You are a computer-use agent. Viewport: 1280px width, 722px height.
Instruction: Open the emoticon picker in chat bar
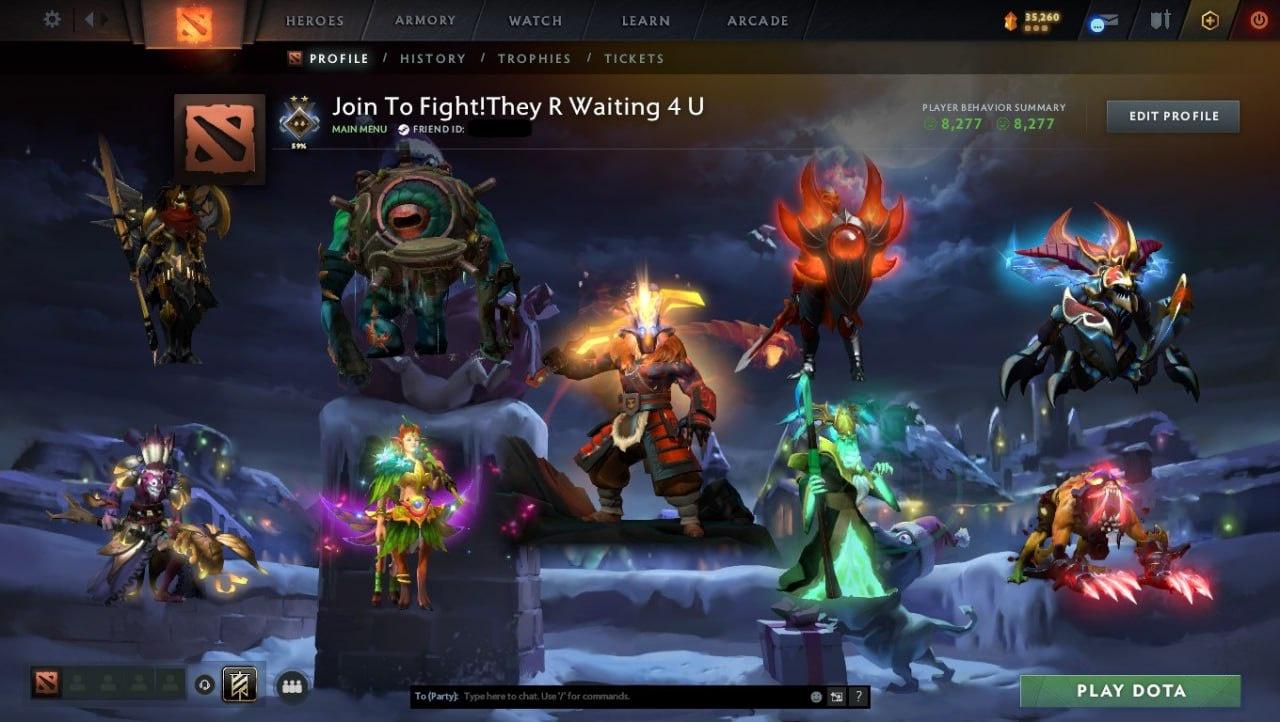coord(816,697)
